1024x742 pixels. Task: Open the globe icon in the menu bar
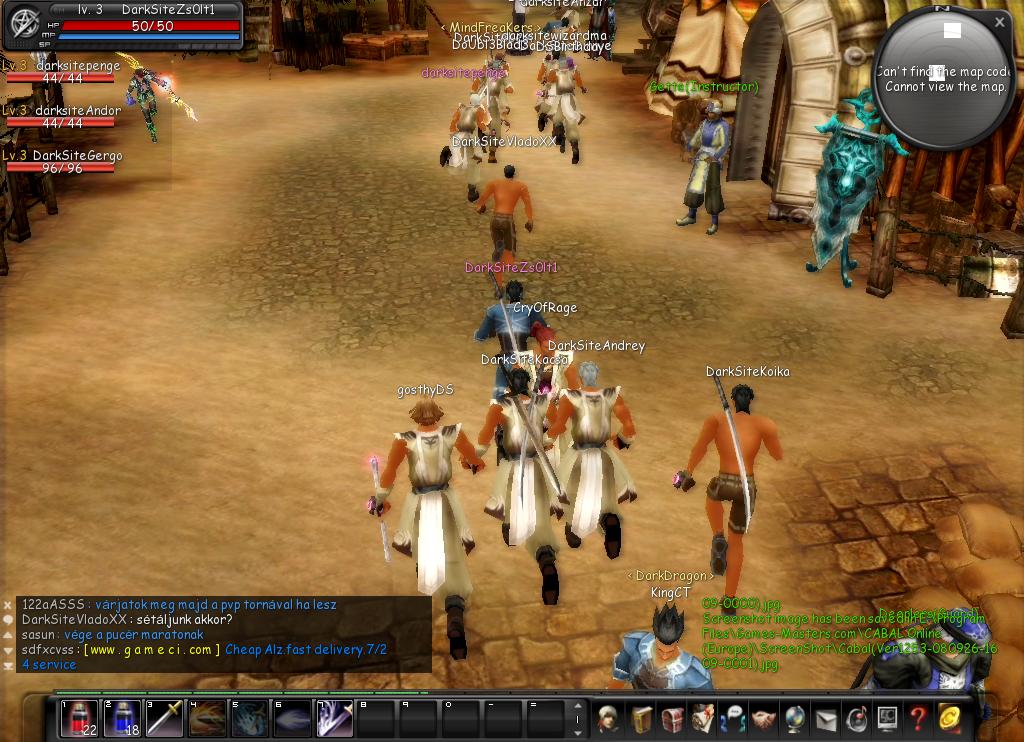click(794, 719)
